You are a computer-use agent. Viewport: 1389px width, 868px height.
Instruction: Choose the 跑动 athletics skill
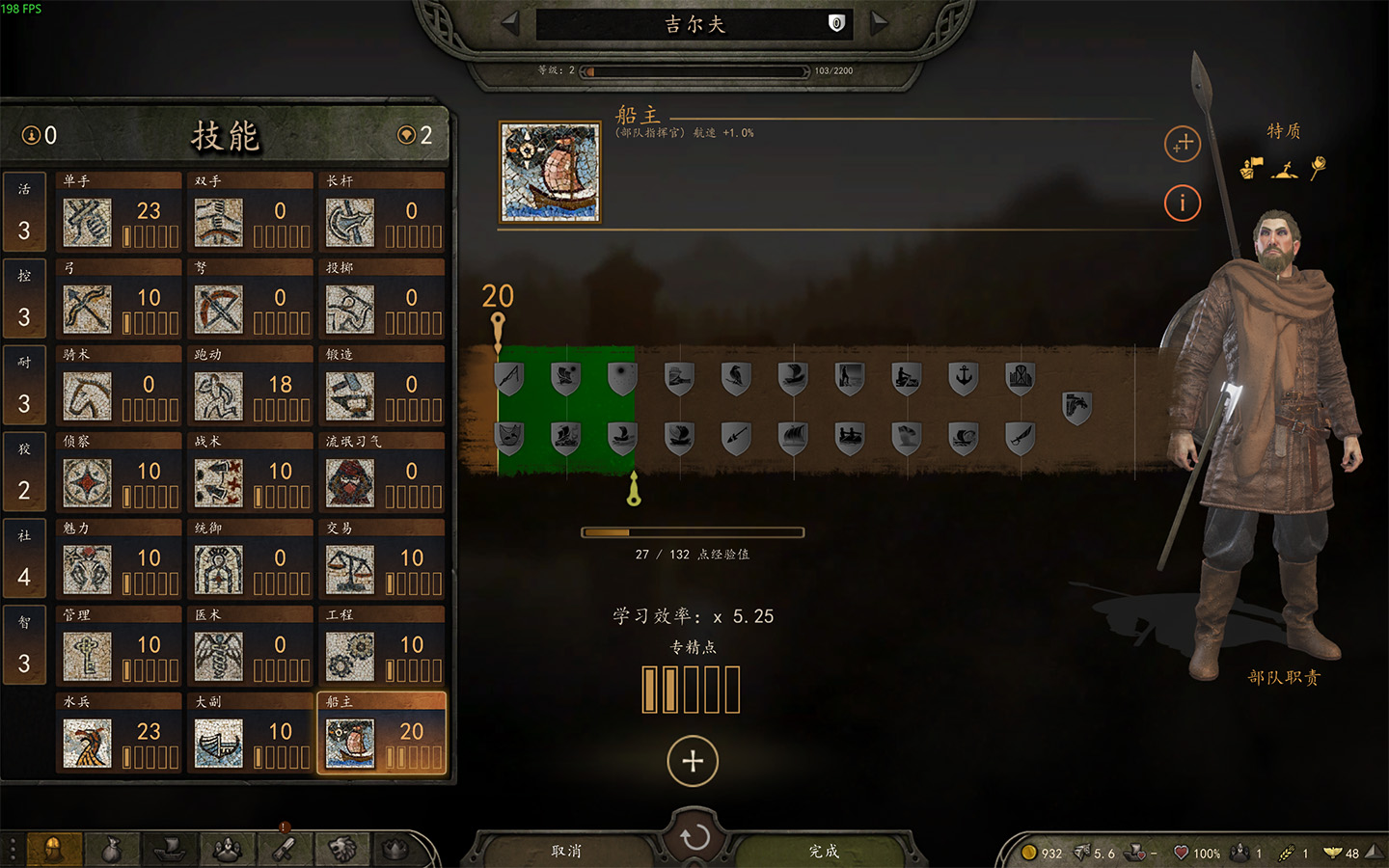(x=251, y=387)
